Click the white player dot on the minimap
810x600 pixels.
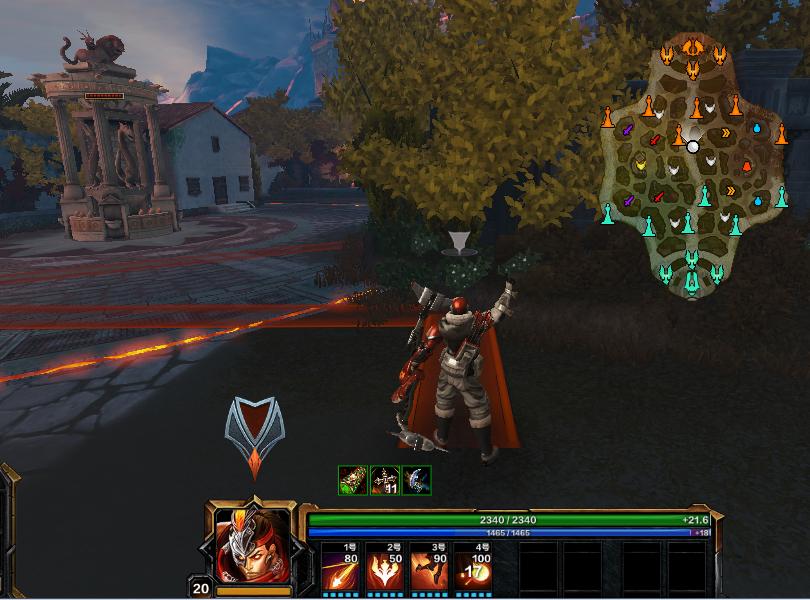click(x=693, y=147)
